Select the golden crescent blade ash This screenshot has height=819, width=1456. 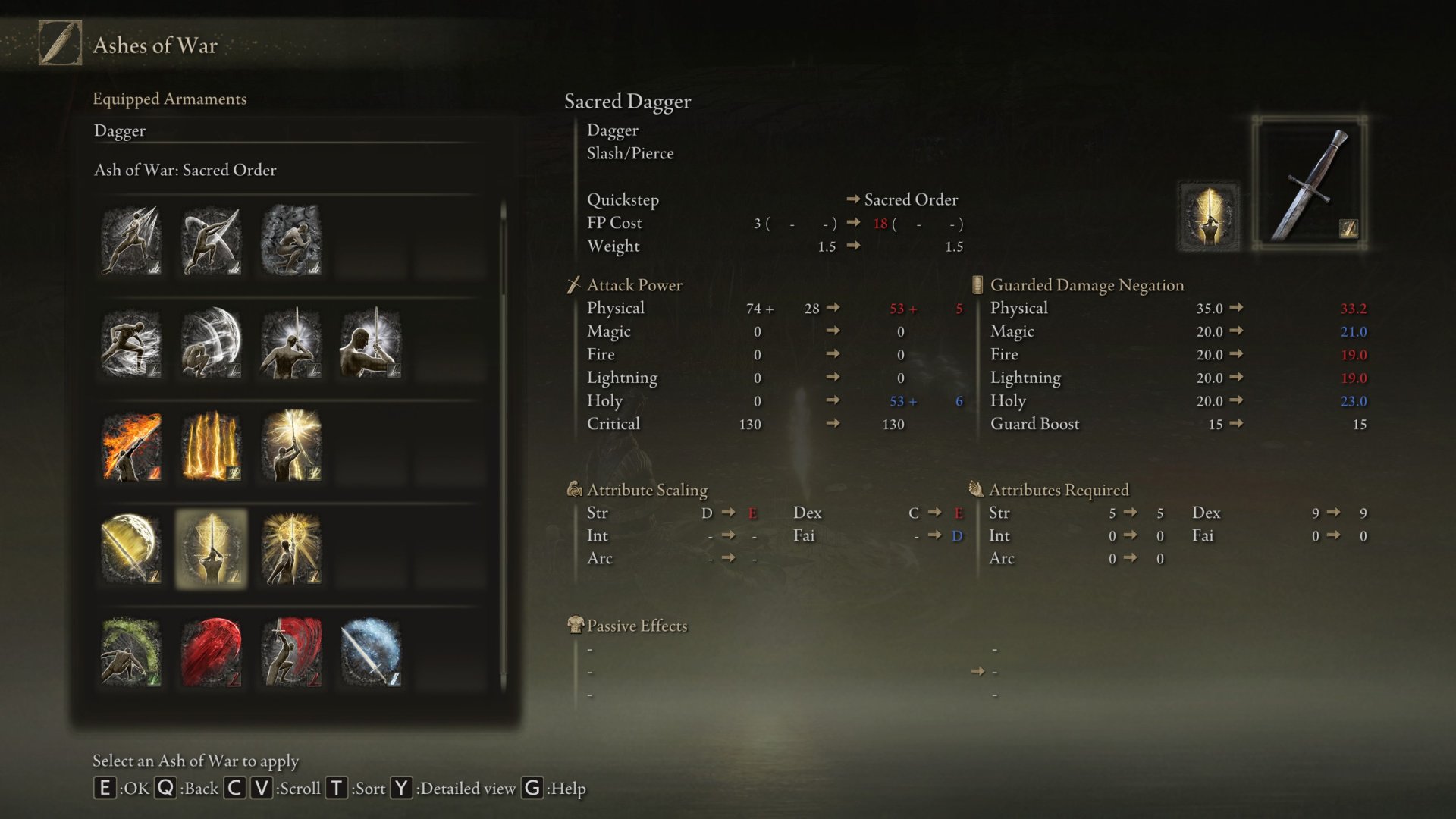[x=131, y=549]
